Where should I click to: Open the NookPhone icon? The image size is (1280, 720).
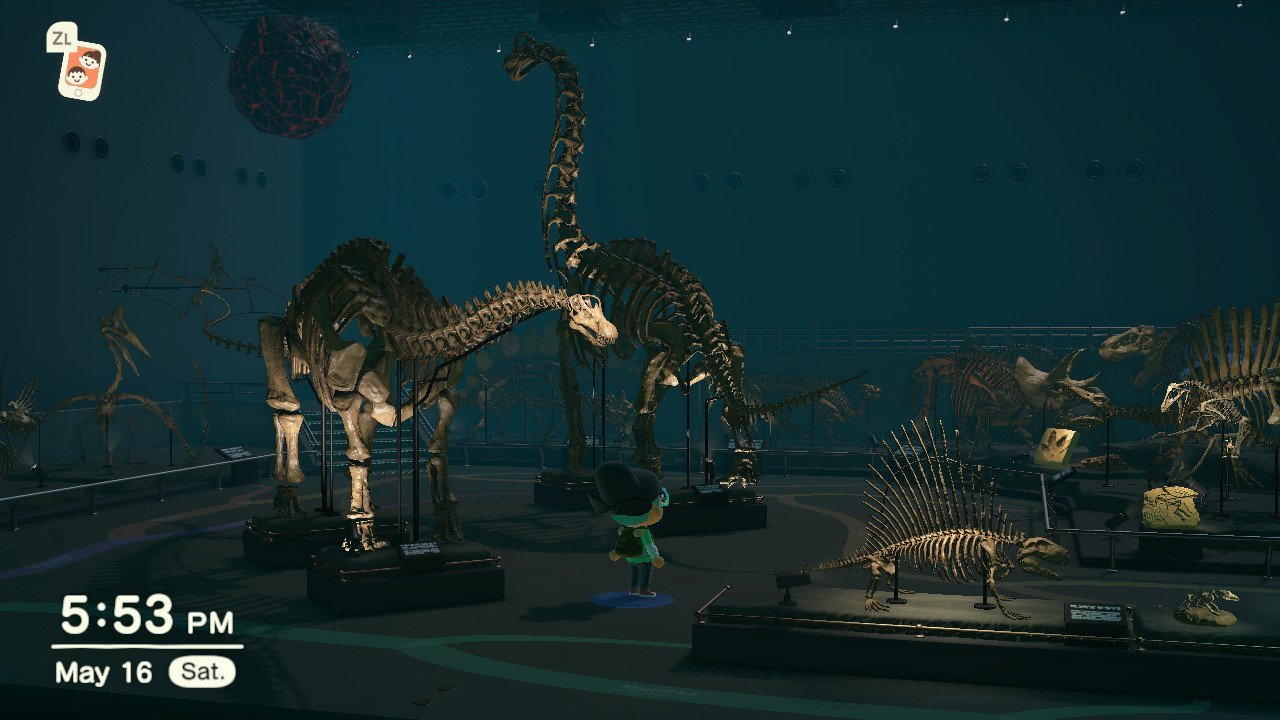pyautogui.click(x=81, y=69)
